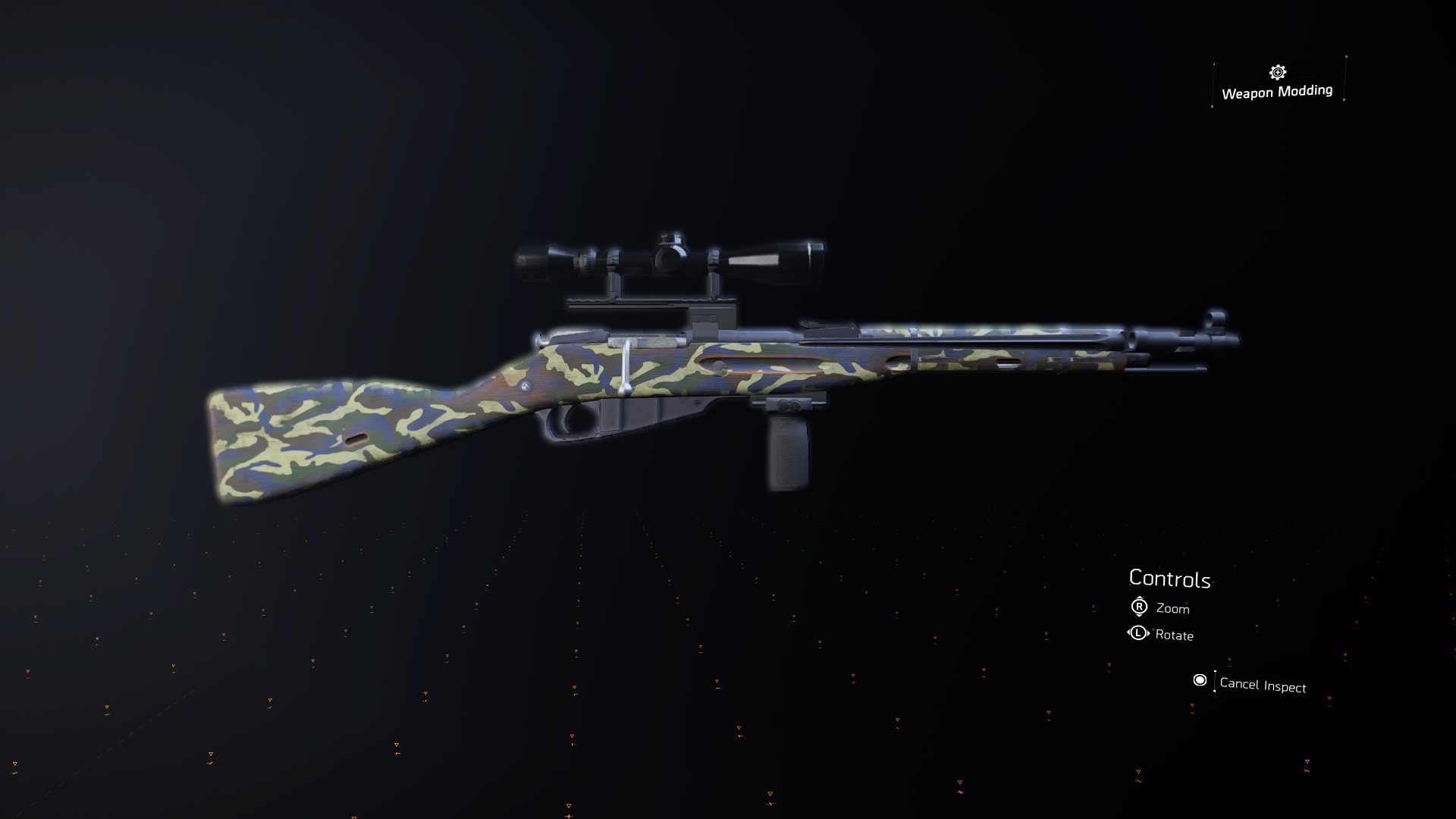Click the Weapon Modding gear icon

click(1276, 72)
